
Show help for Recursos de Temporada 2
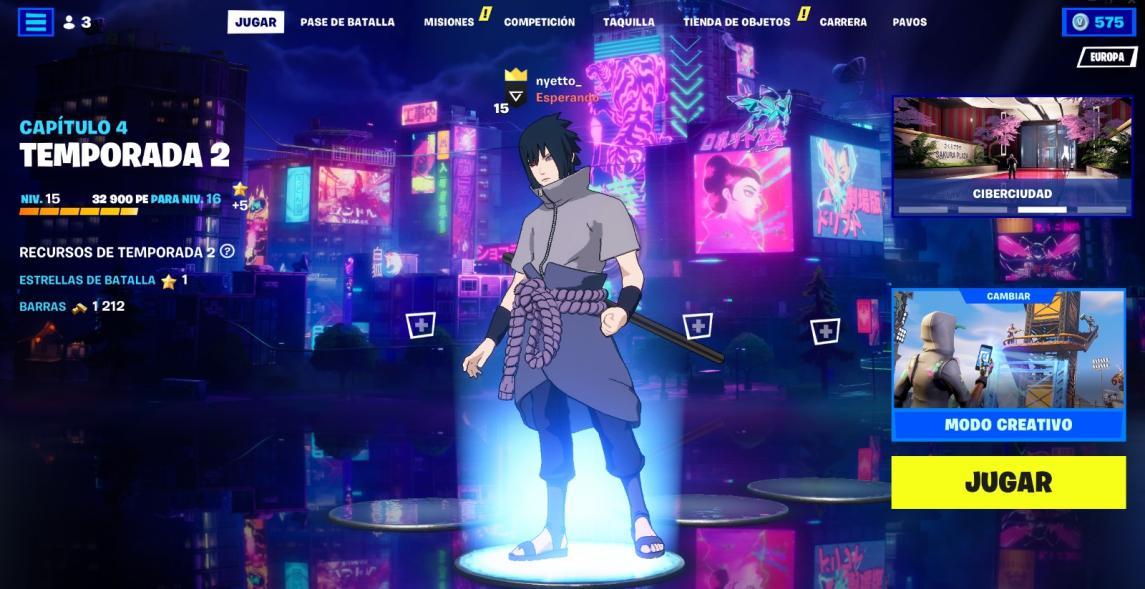coord(227,252)
